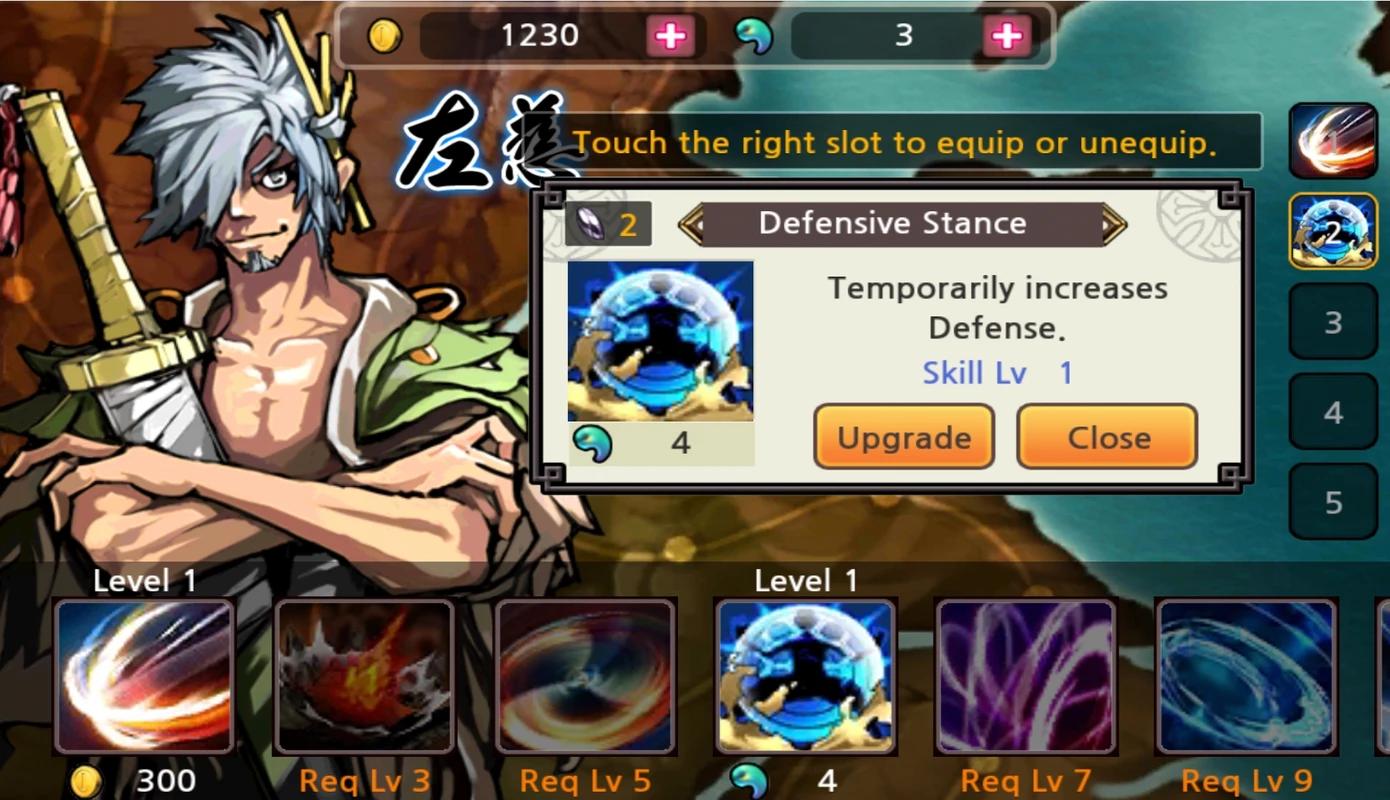Select empty skill slot 4

(1334, 410)
